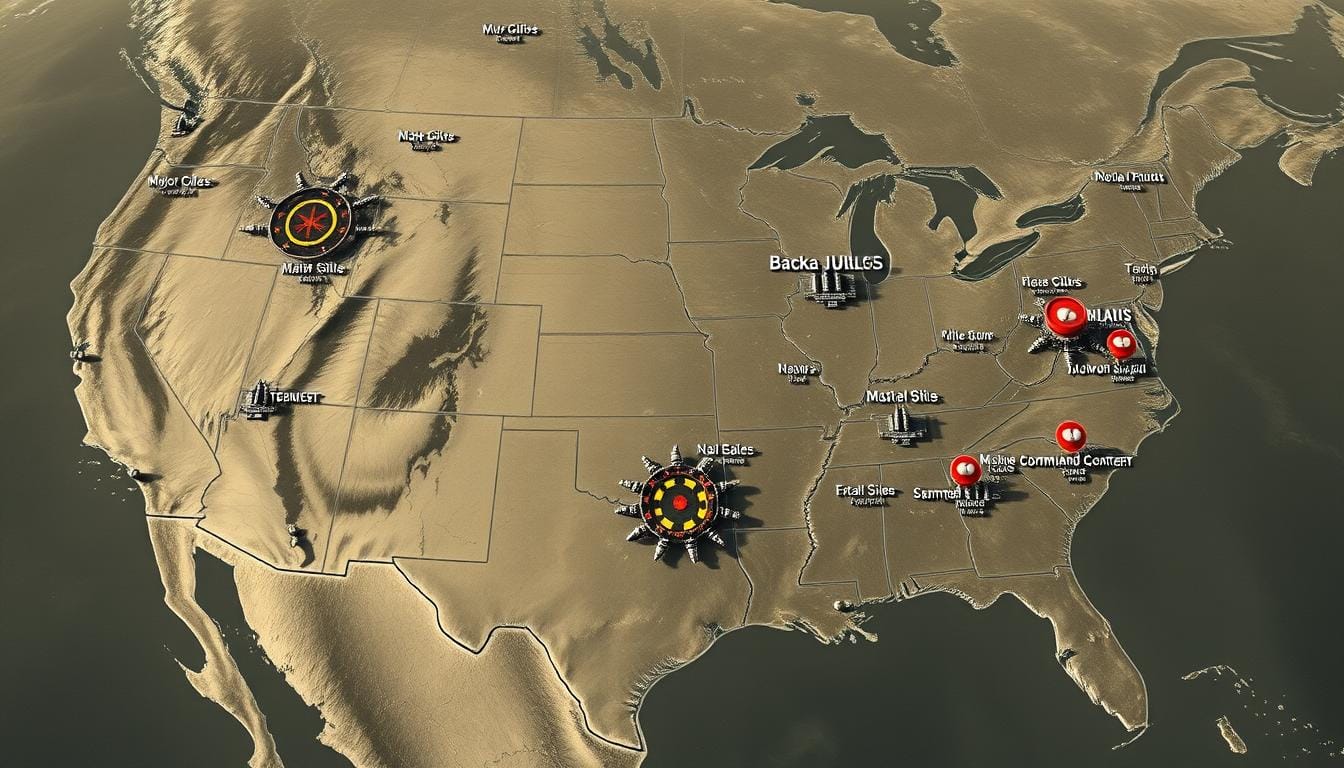
Task: Click the red pin beside the MLAIIS label
Action: click(1062, 314)
